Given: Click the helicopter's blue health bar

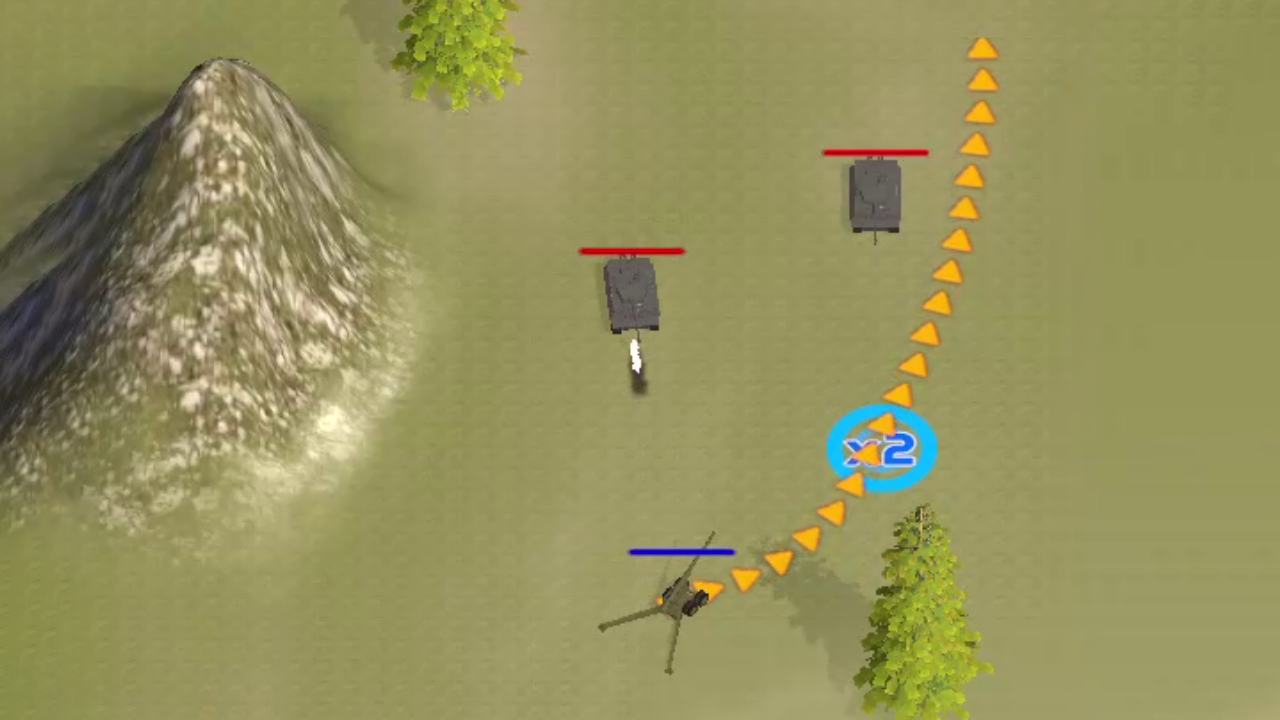Looking at the screenshot, I should (682, 550).
